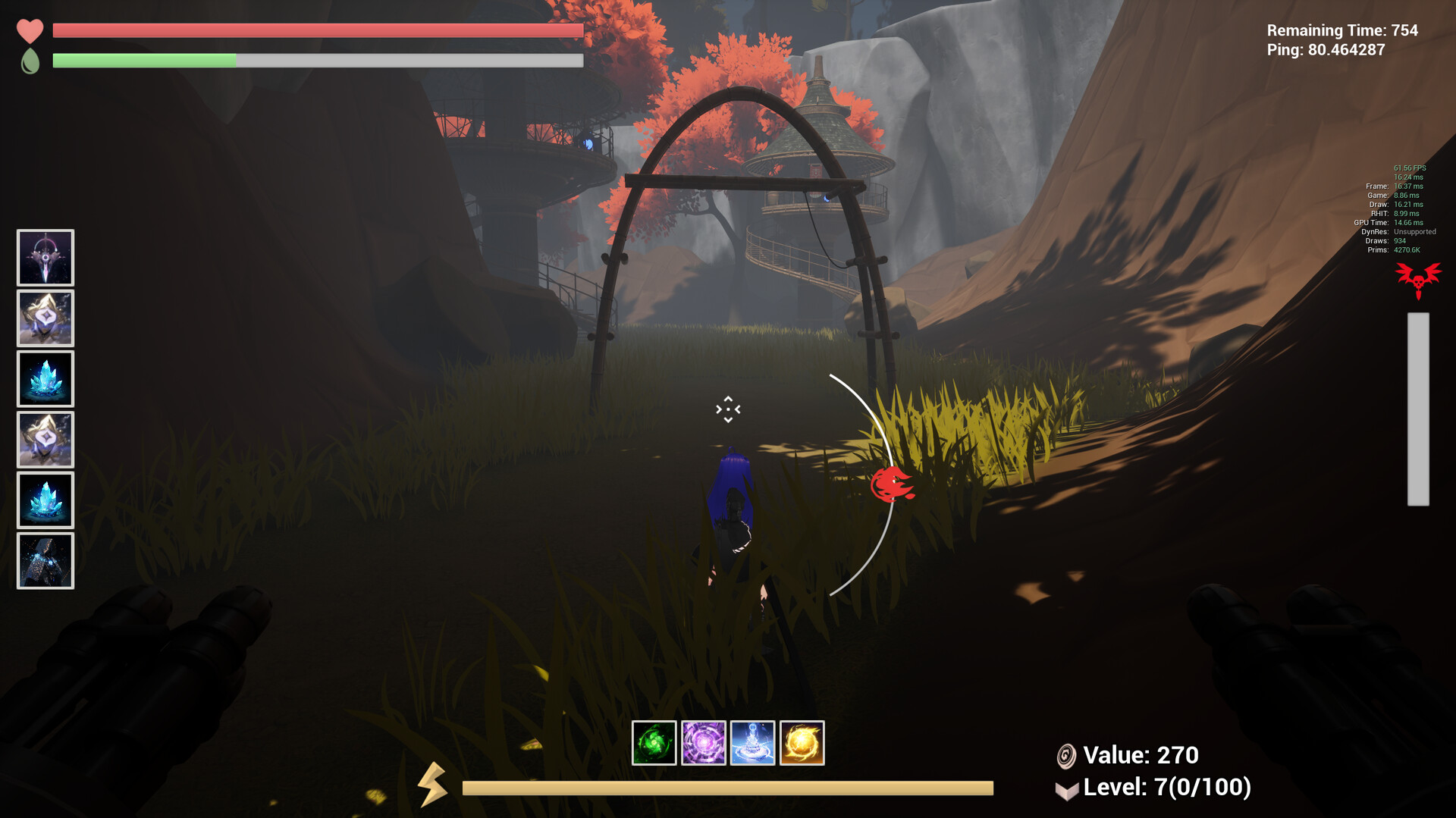Click the heart icon beside health bar
Viewport: 1456px width, 818px height.
(30, 31)
